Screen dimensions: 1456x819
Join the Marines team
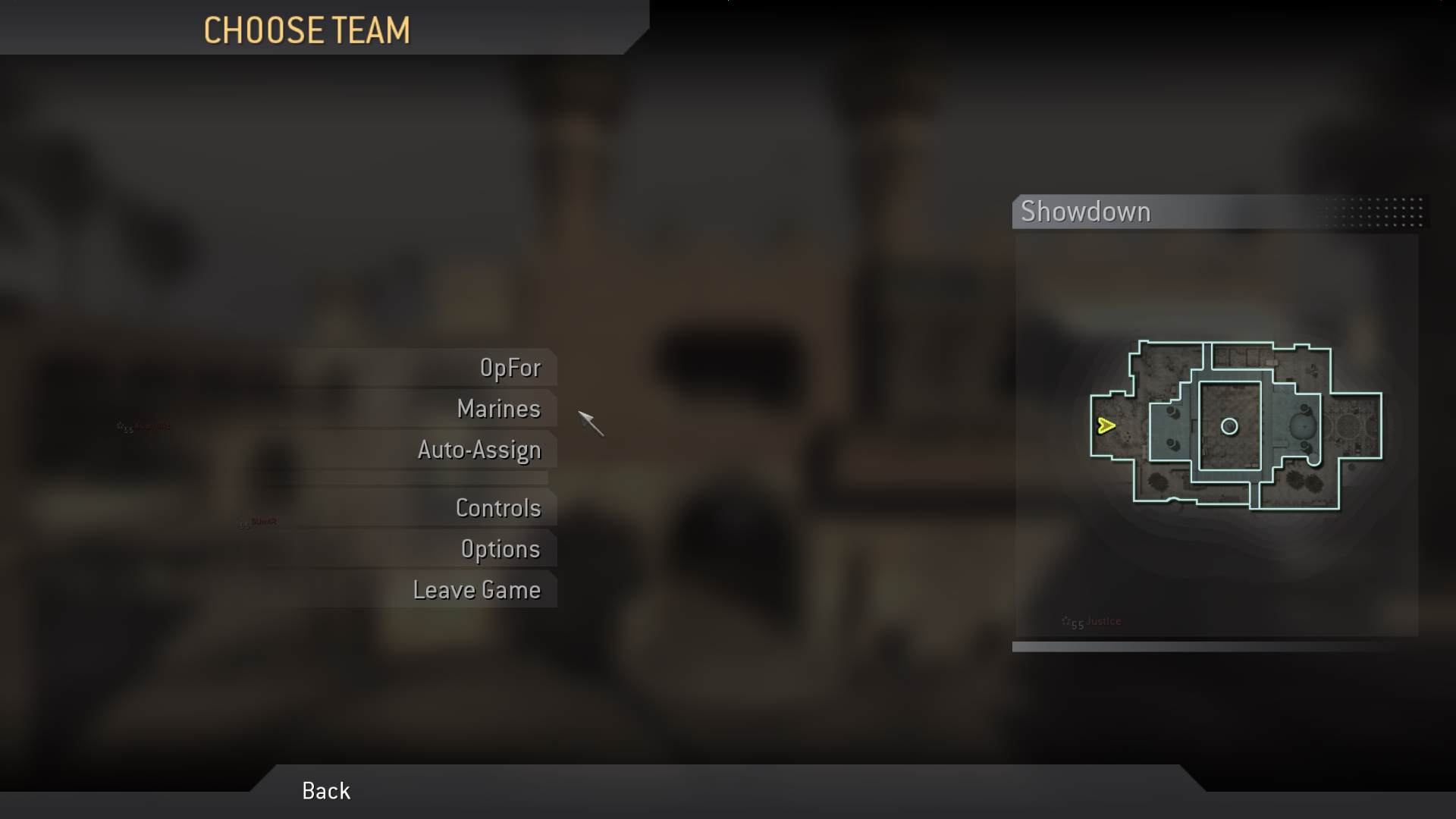click(497, 409)
